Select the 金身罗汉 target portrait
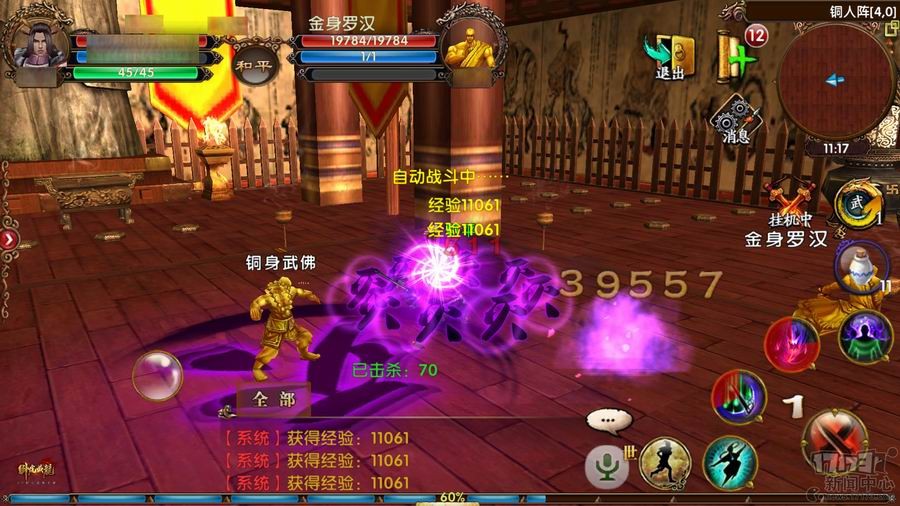The height and width of the screenshot is (506, 900). click(x=471, y=43)
